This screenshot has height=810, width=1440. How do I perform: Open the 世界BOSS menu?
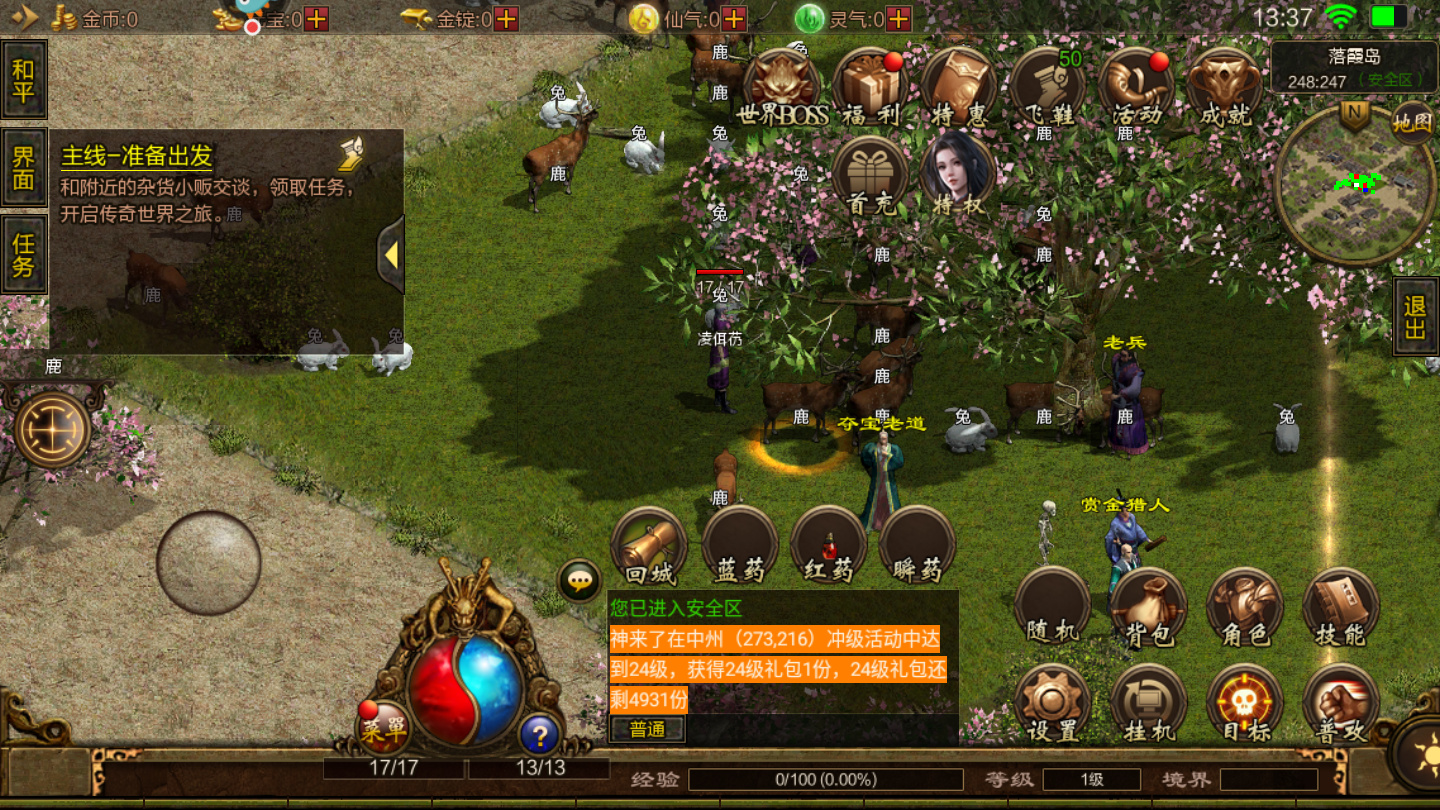tap(781, 87)
